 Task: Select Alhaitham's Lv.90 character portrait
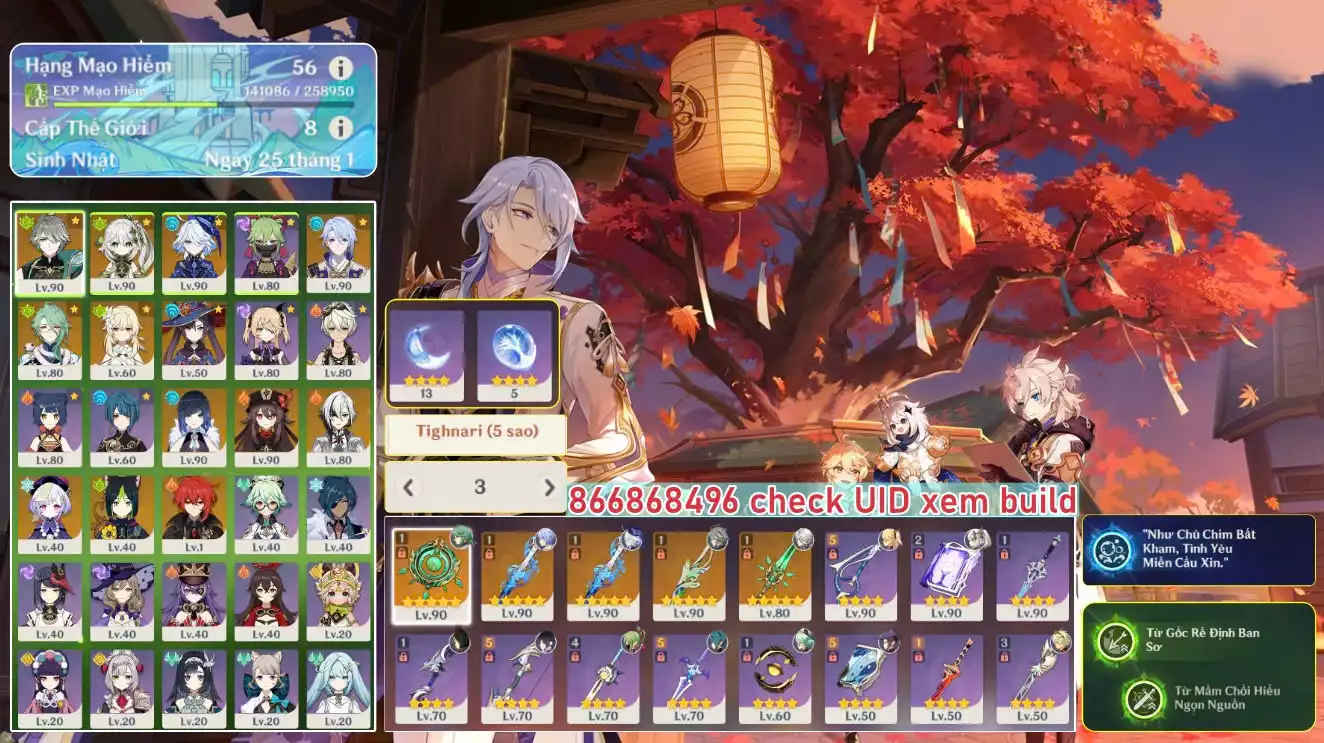50,254
